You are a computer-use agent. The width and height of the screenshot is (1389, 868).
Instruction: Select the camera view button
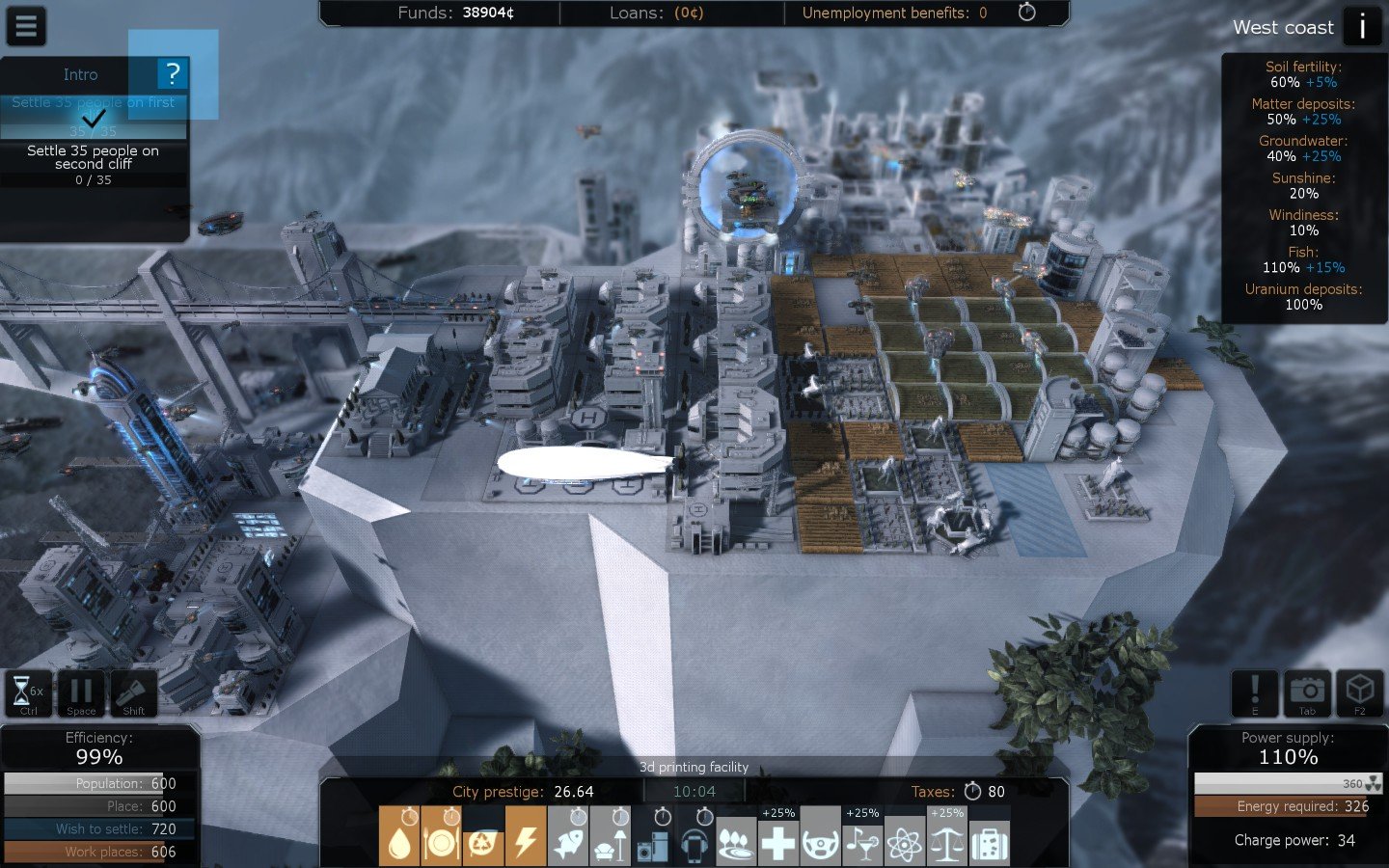pyautogui.click(x=1307, y=693)
